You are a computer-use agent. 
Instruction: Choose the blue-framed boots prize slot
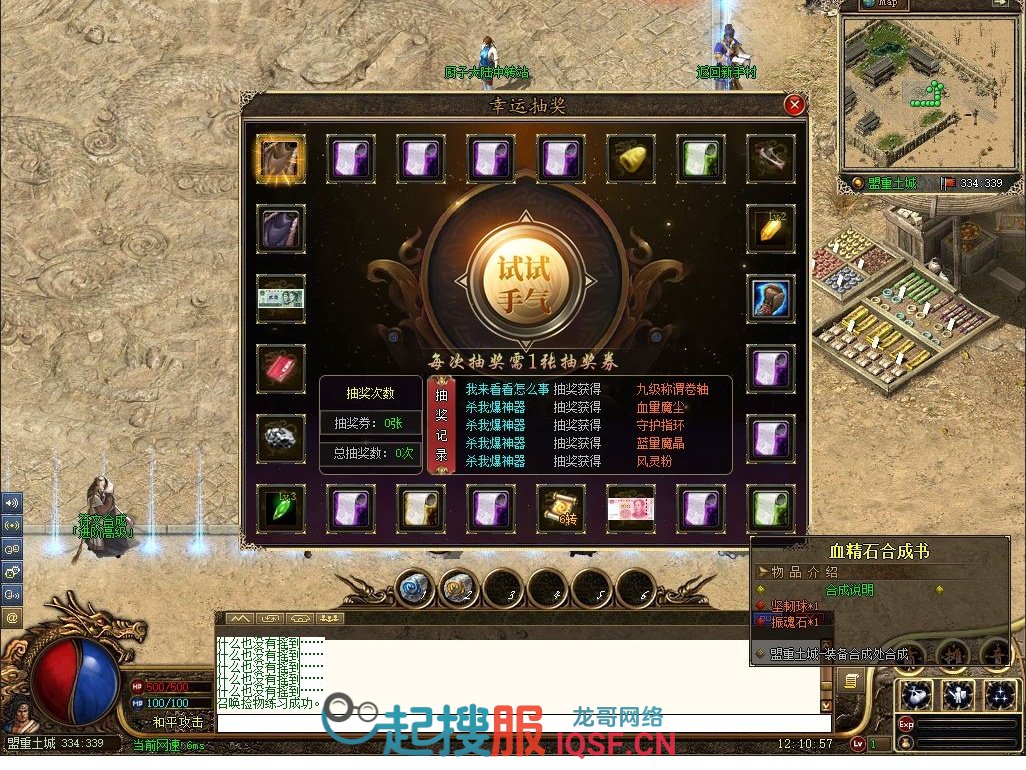(771, 299)
